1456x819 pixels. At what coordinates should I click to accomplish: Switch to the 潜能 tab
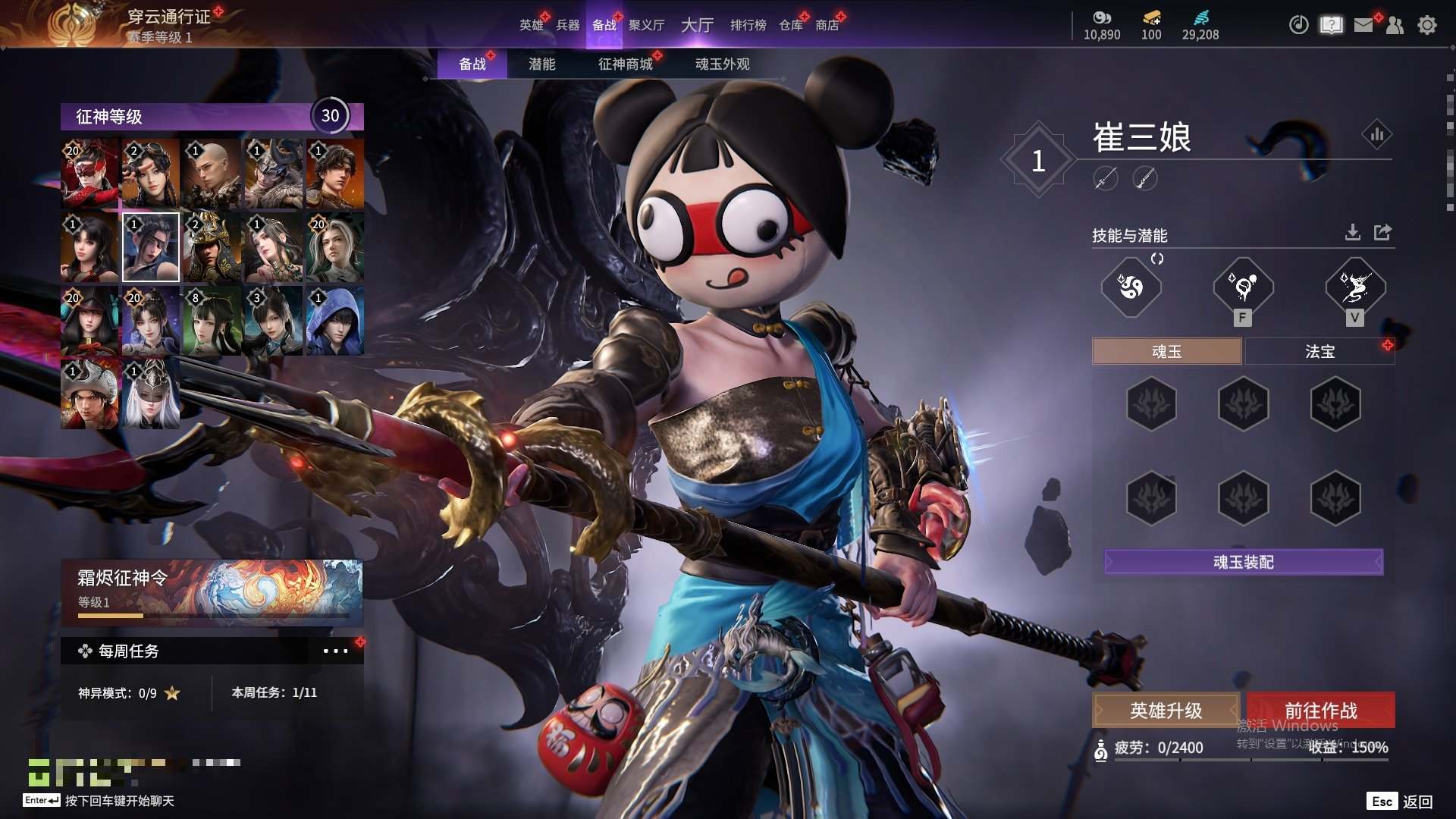click(x=541, y=64)
